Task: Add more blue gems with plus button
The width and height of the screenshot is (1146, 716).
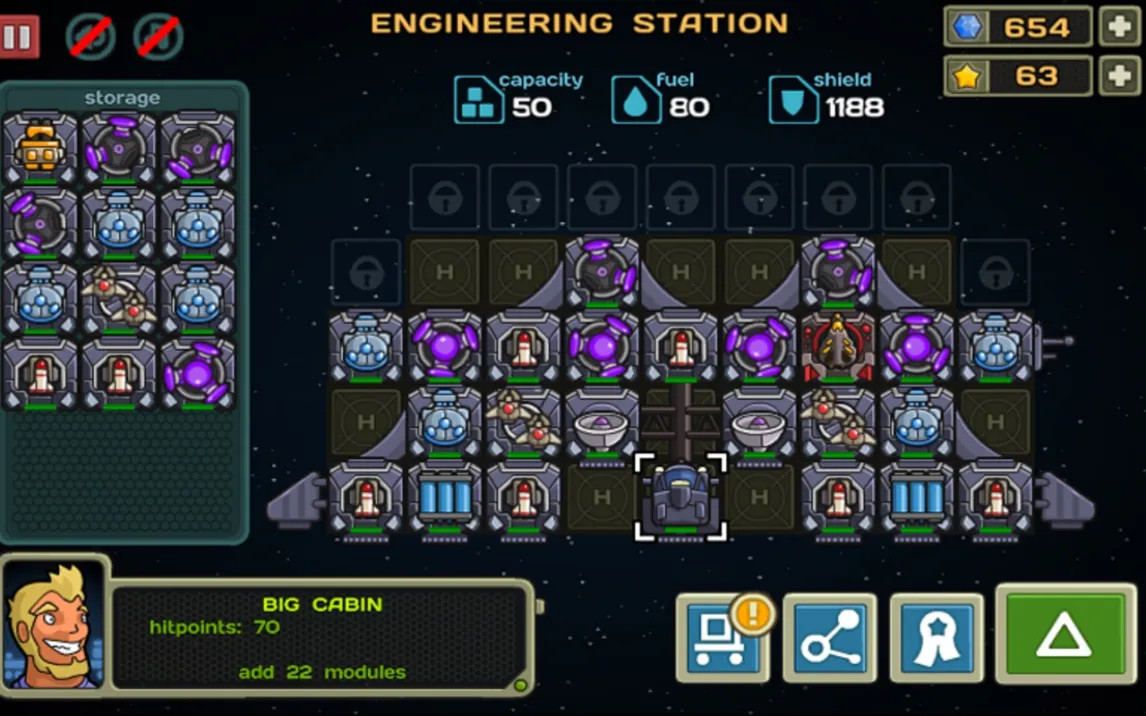Action: tap(1119, 27)
